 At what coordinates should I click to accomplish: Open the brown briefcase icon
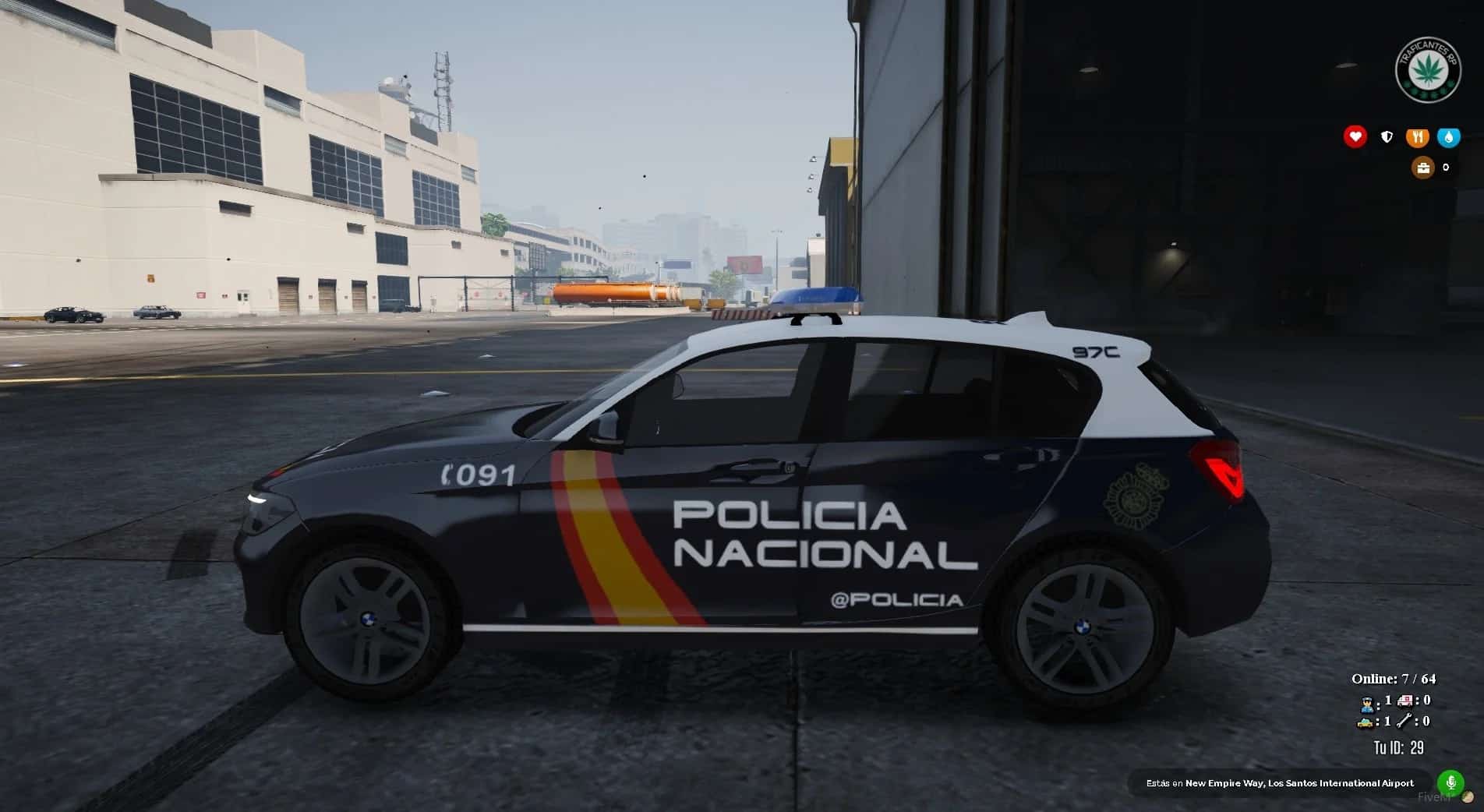point(1423,168)
